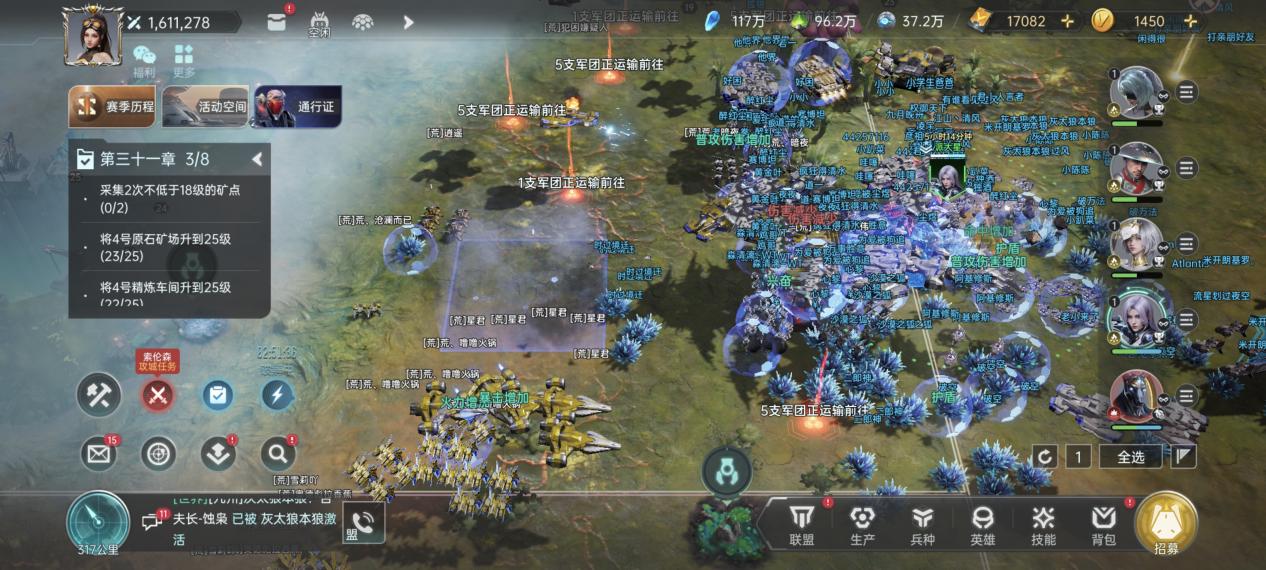Screen dimensions: 1266x570
Task: Open the 英雄 heroes menu
Action: [983, 523]
